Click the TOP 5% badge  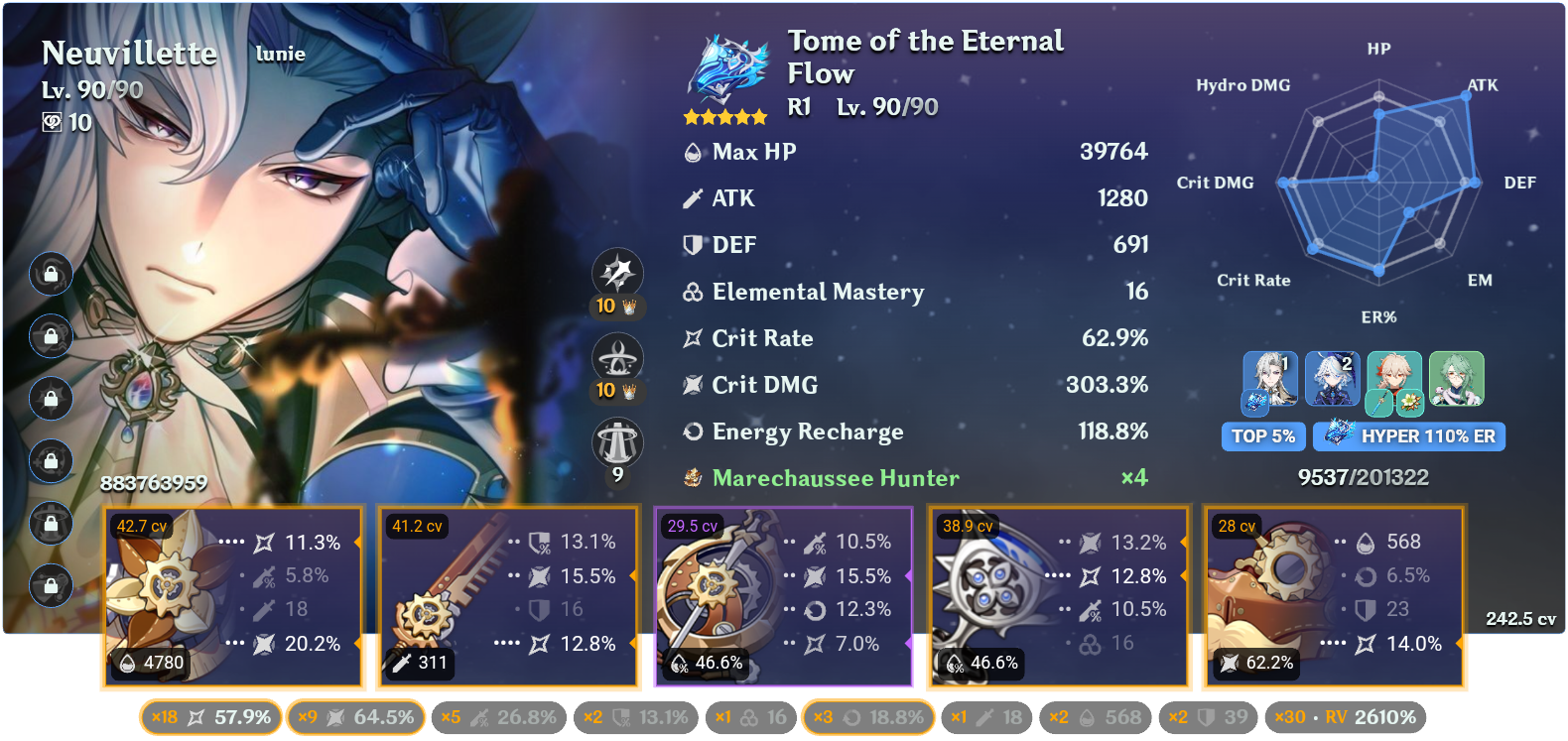1263,436
